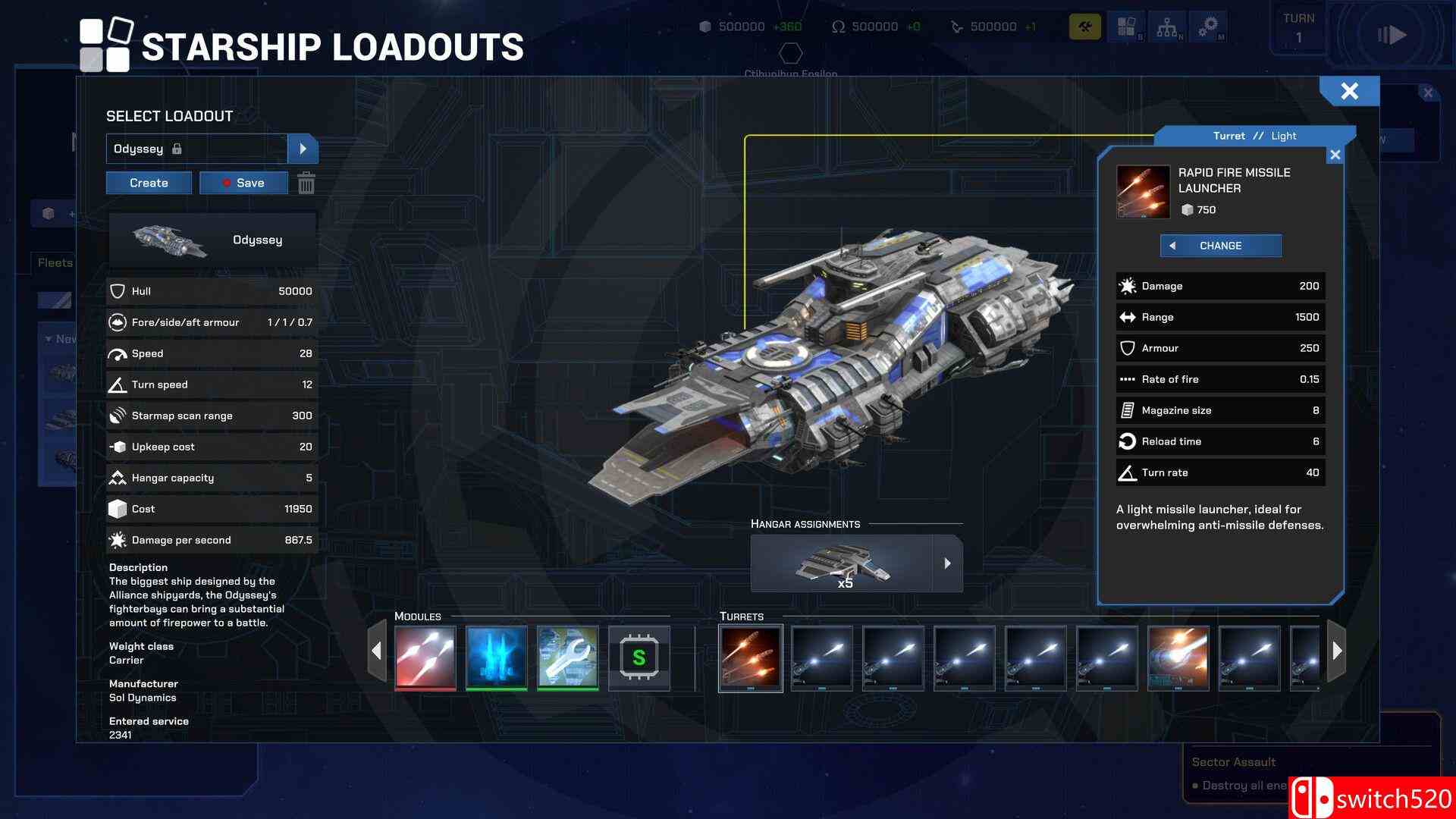Image resolution: width=1456 pixels, height=819 pixels.
Task: Show previous modules with left arrow
Action: click(x=377, y=650)
